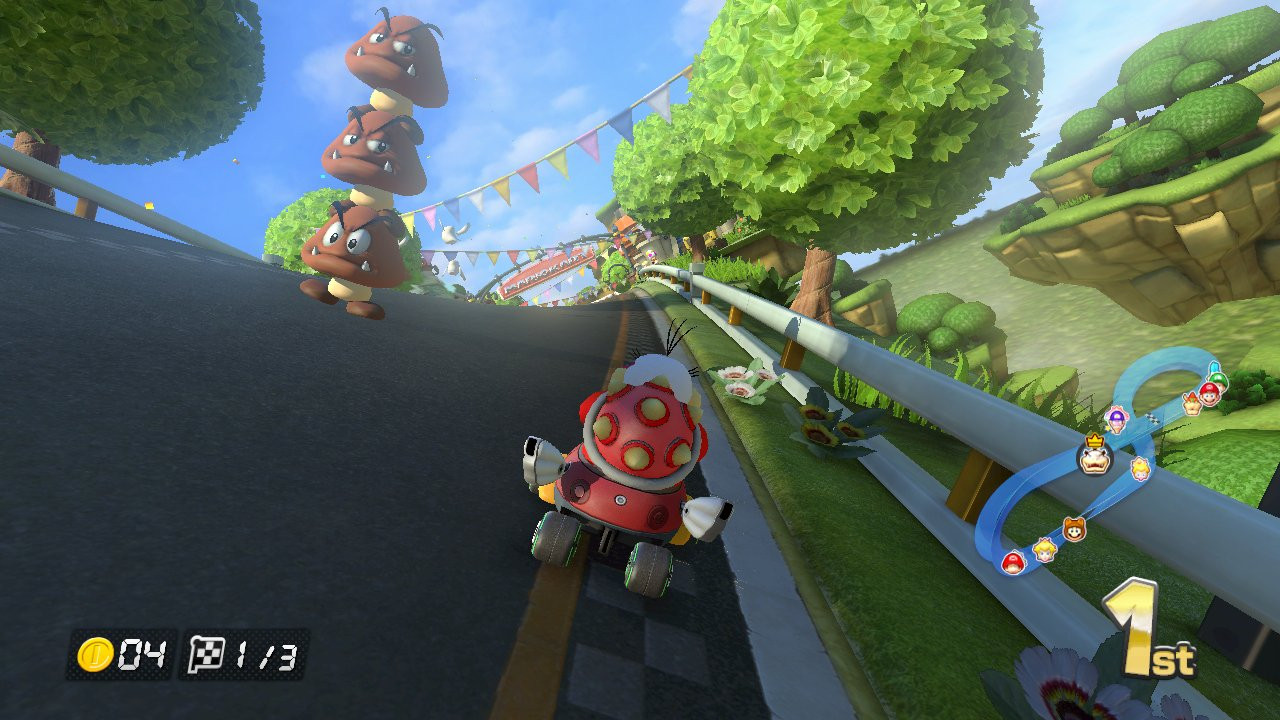Click the crowned Bowser Jr. minimap icon
Viewport: 1280px width, 720px height.
[1094, 460]
